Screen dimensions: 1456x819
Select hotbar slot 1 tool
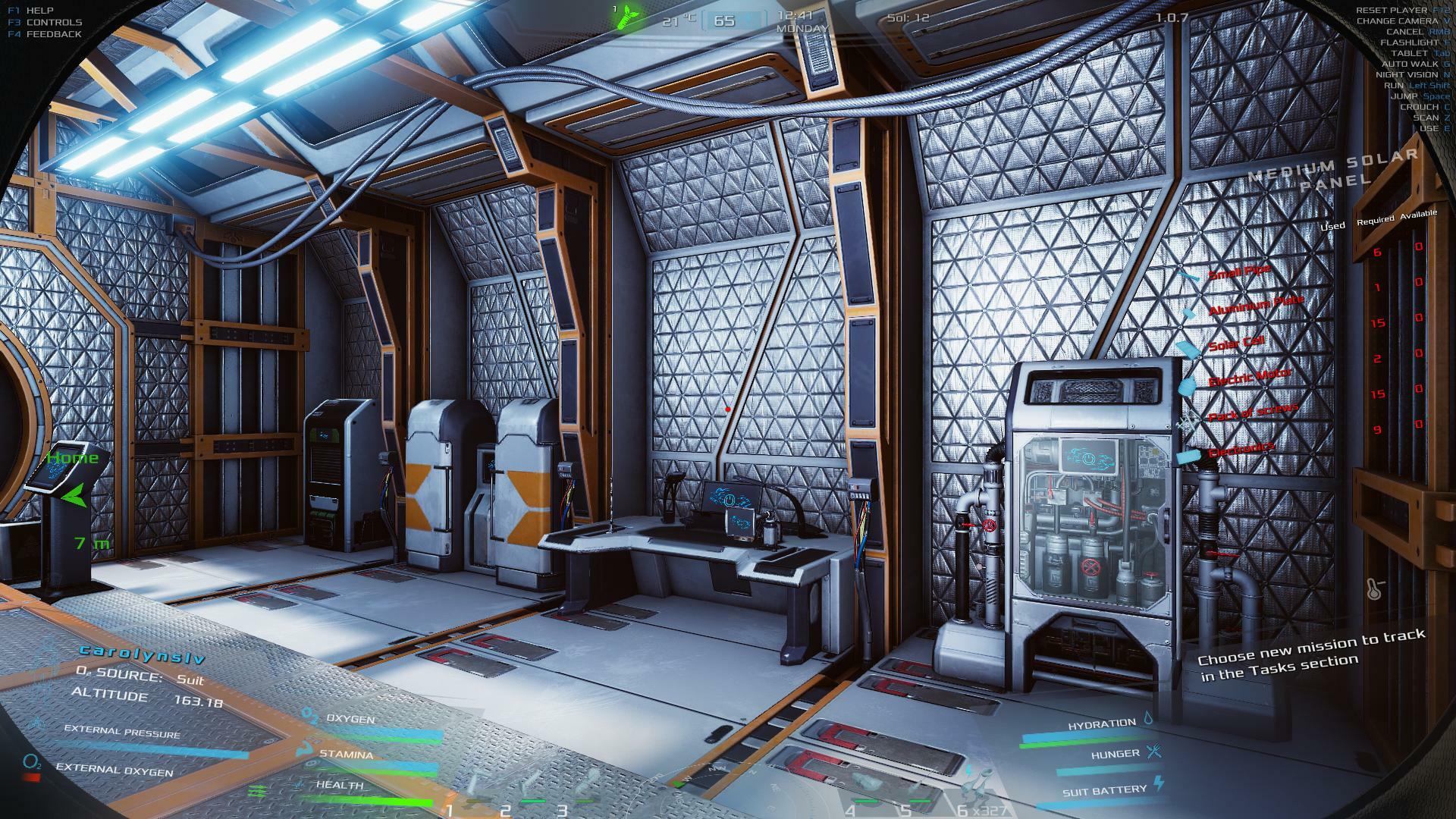pos(475,785)
